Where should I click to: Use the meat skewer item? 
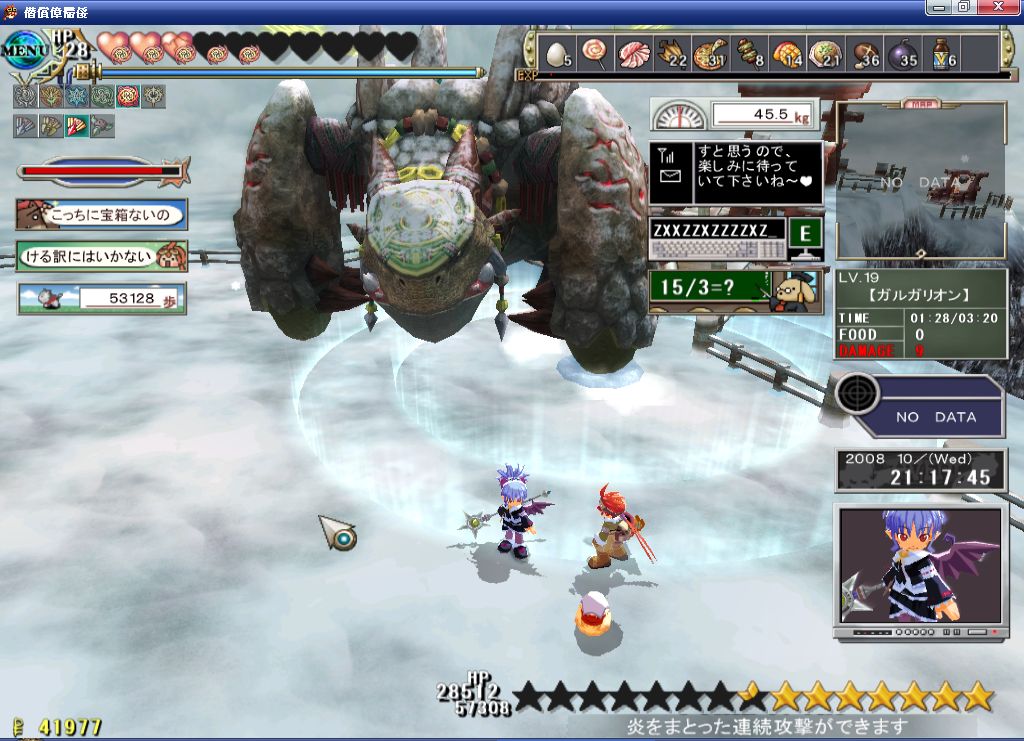pyautogui.click(x=748, y=52)
